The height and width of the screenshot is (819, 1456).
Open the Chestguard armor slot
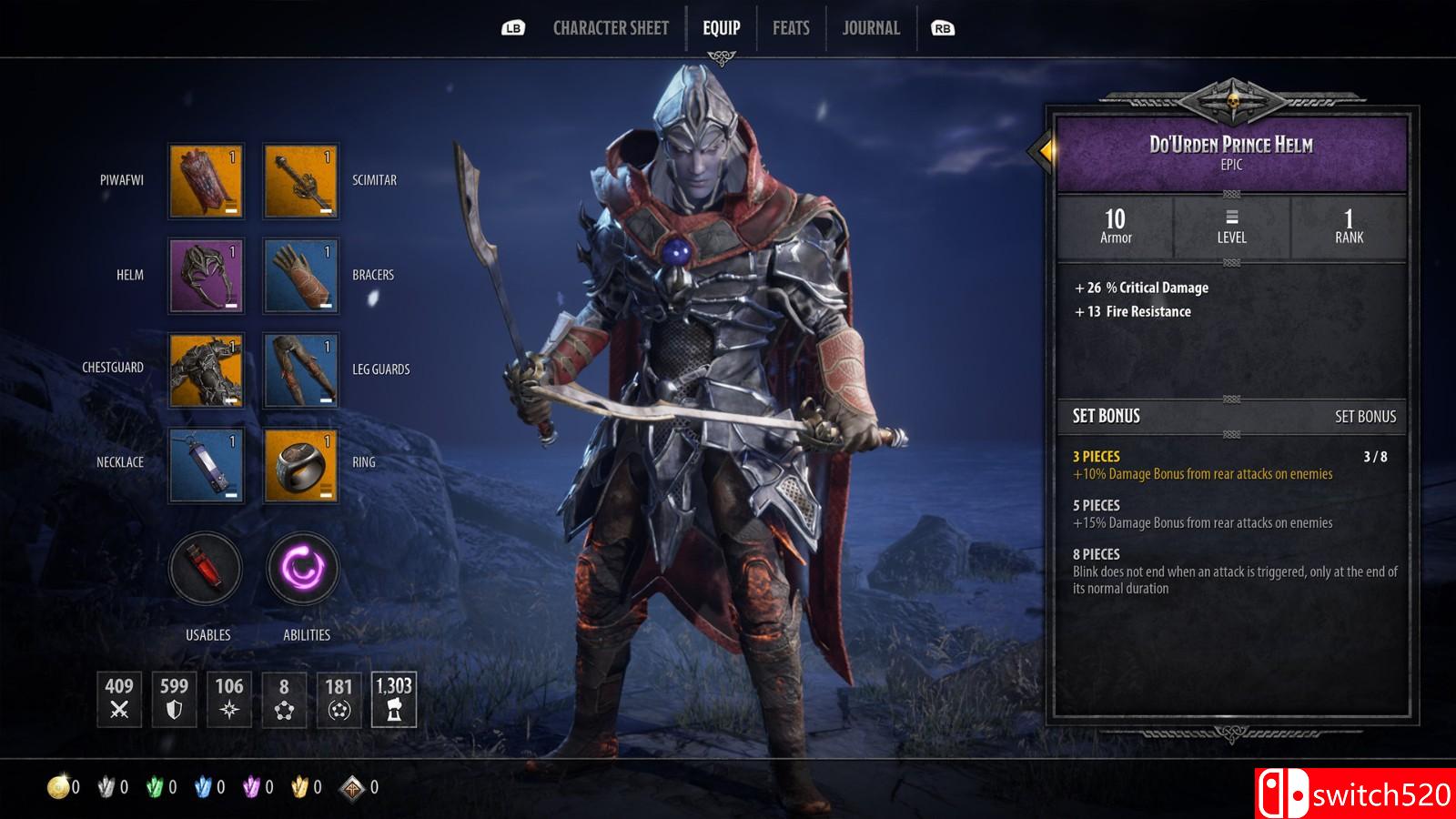point(207,370)
